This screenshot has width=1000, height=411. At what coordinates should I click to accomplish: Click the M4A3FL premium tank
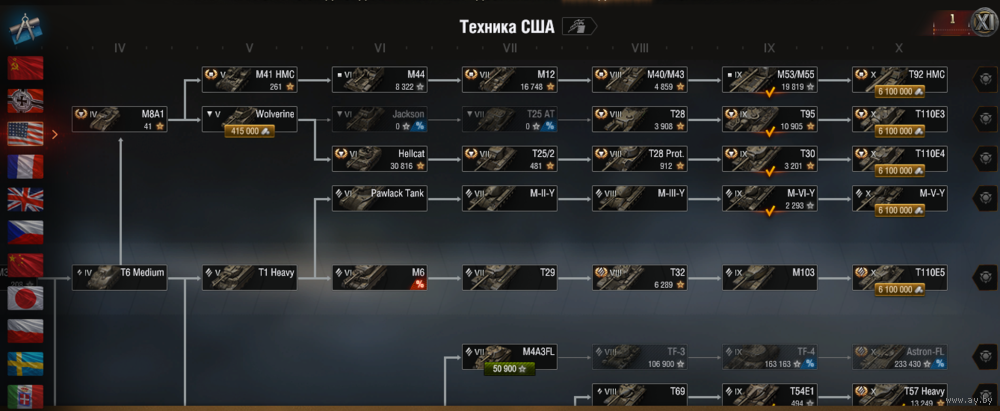click(x=510, y=355)
